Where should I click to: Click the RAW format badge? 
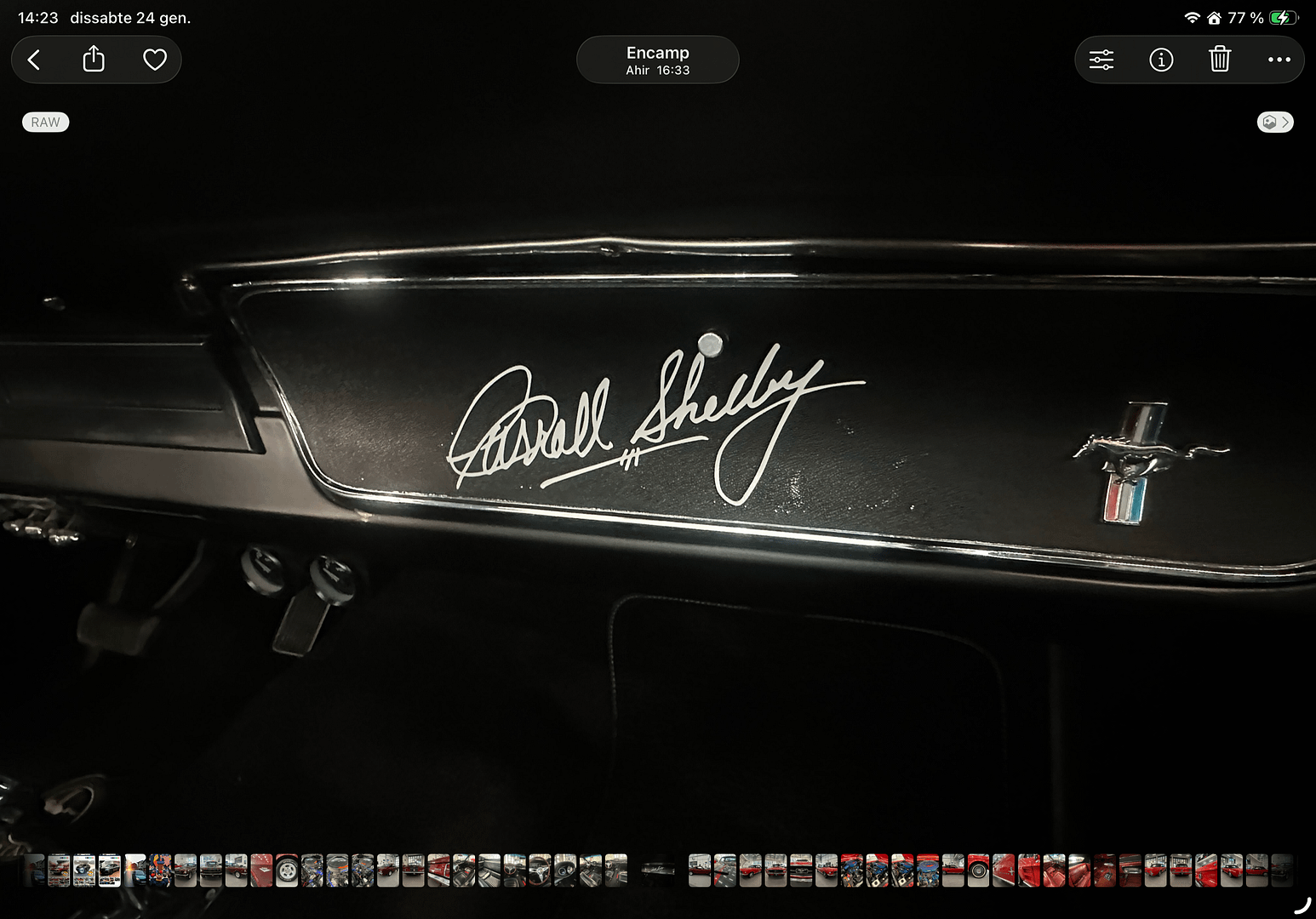(x=45, y=123)
